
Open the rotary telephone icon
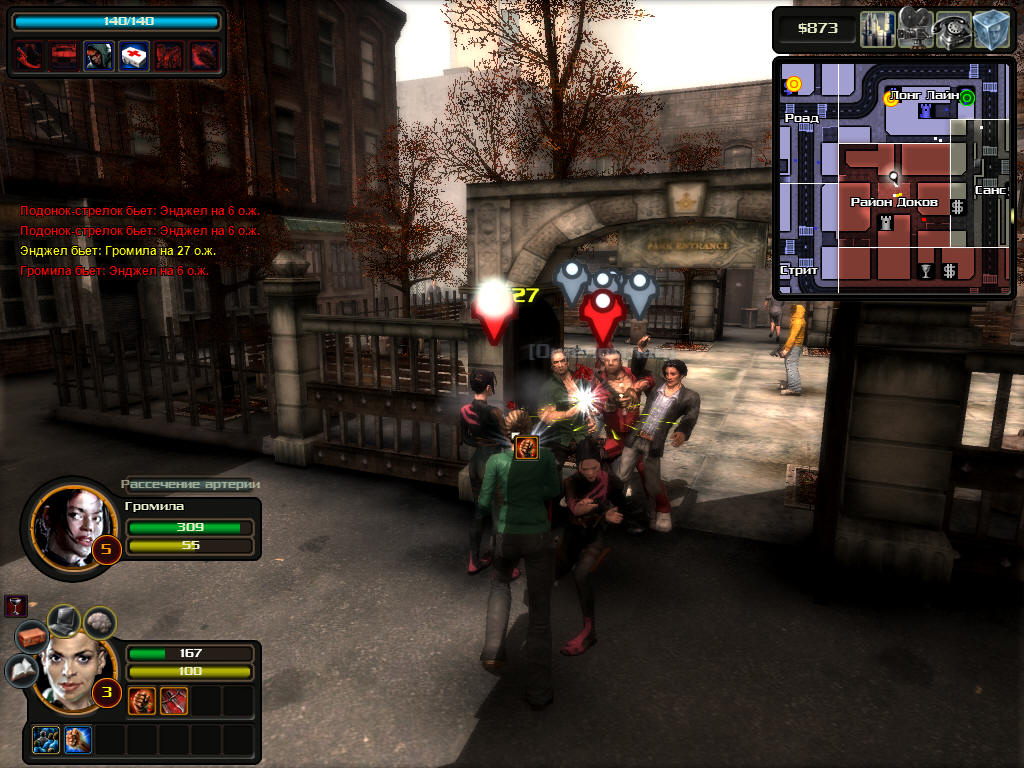point(951,30)
